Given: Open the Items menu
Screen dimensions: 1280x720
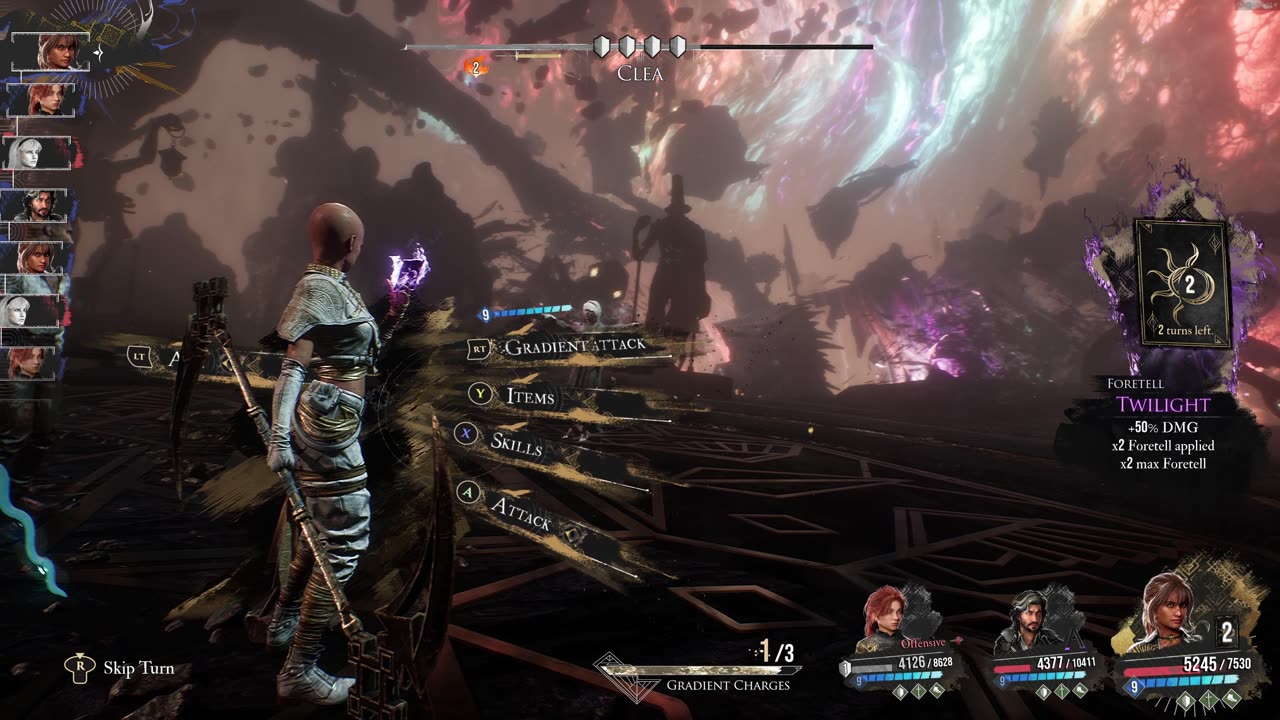Looking at the screenshot, I should tap(529, 397).
